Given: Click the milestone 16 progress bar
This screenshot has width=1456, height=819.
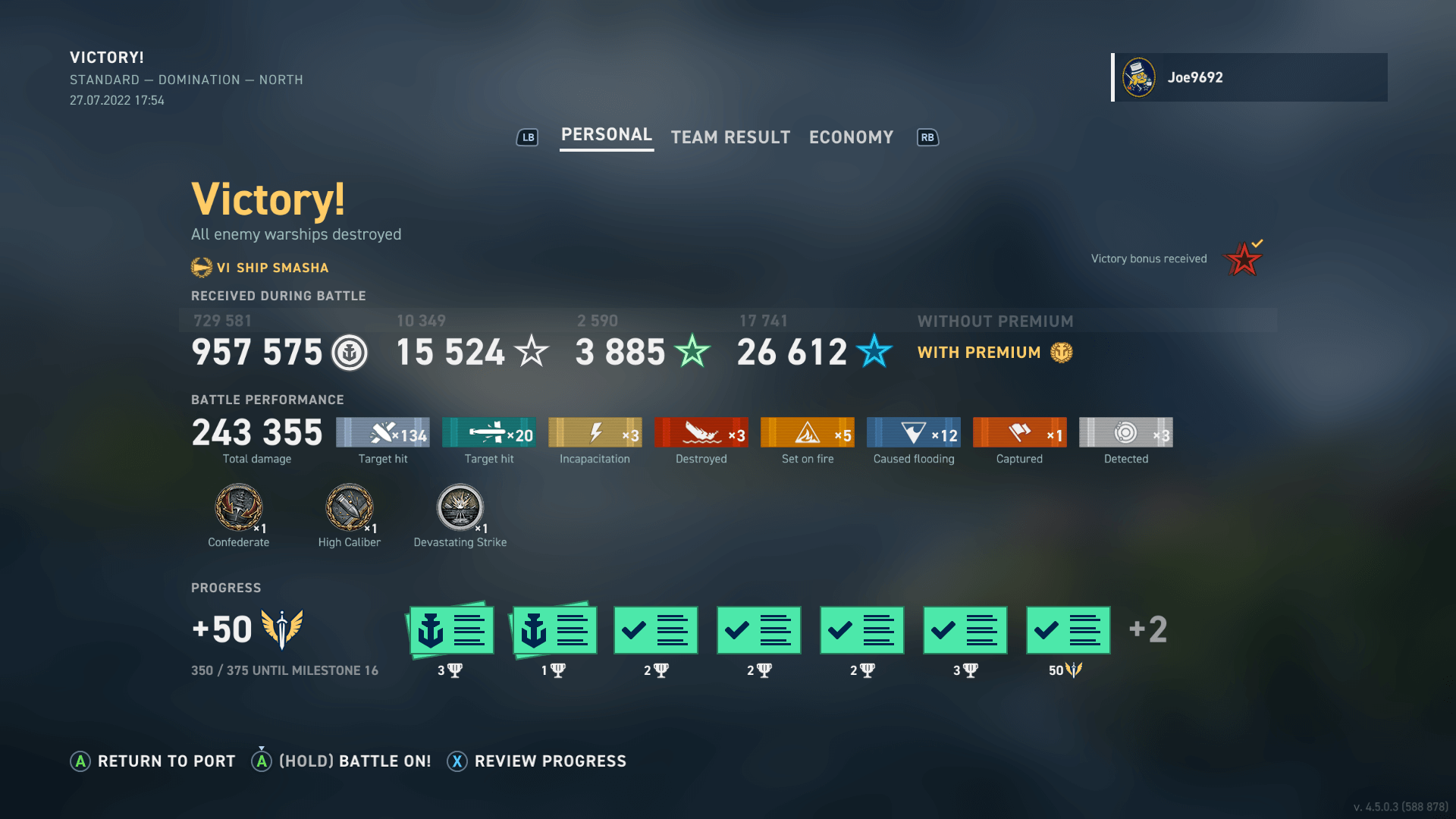Looking at the screenshot, I should coord(284,670).
